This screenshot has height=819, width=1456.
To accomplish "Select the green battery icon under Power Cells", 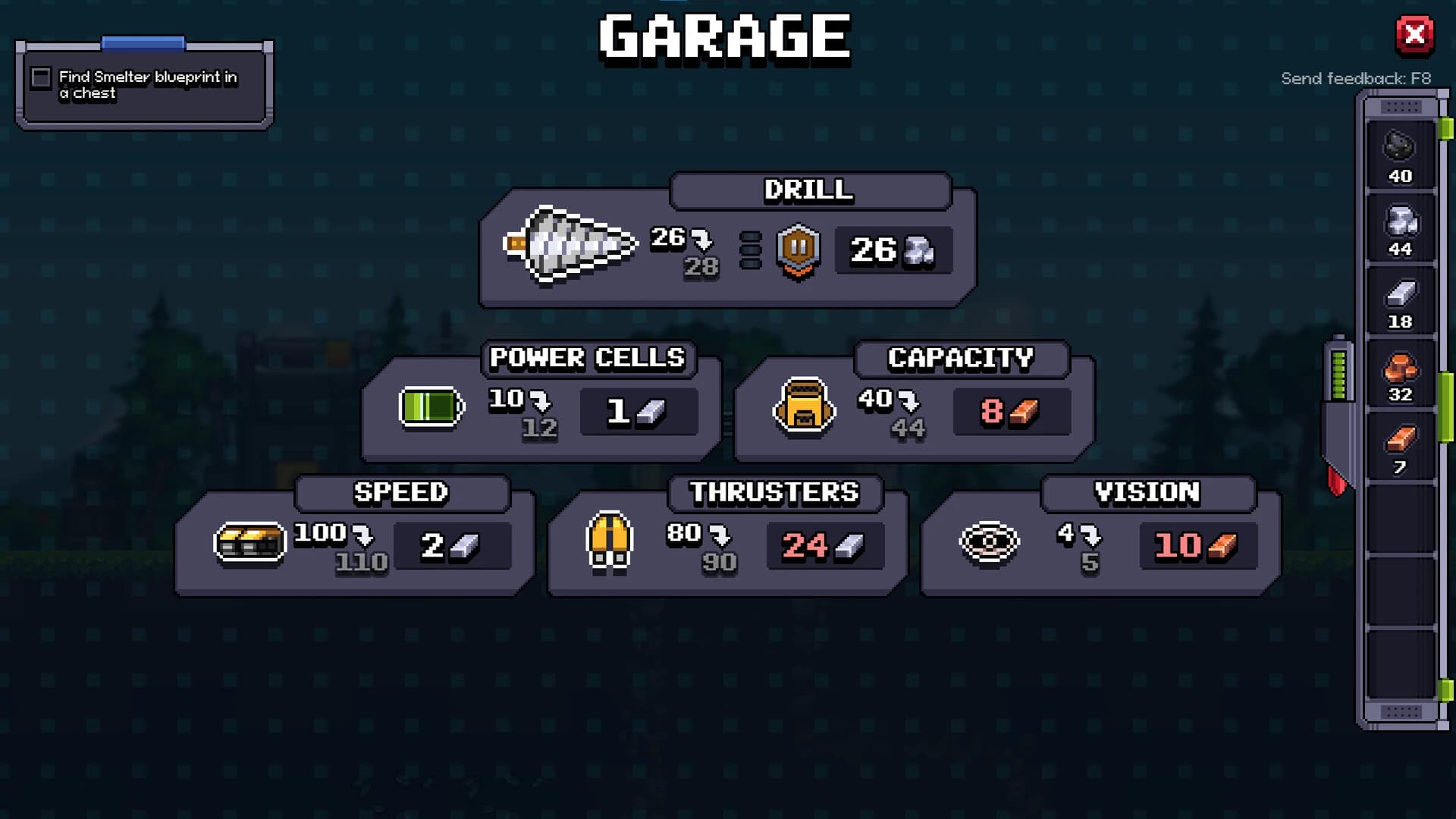I will click(431, 407).
